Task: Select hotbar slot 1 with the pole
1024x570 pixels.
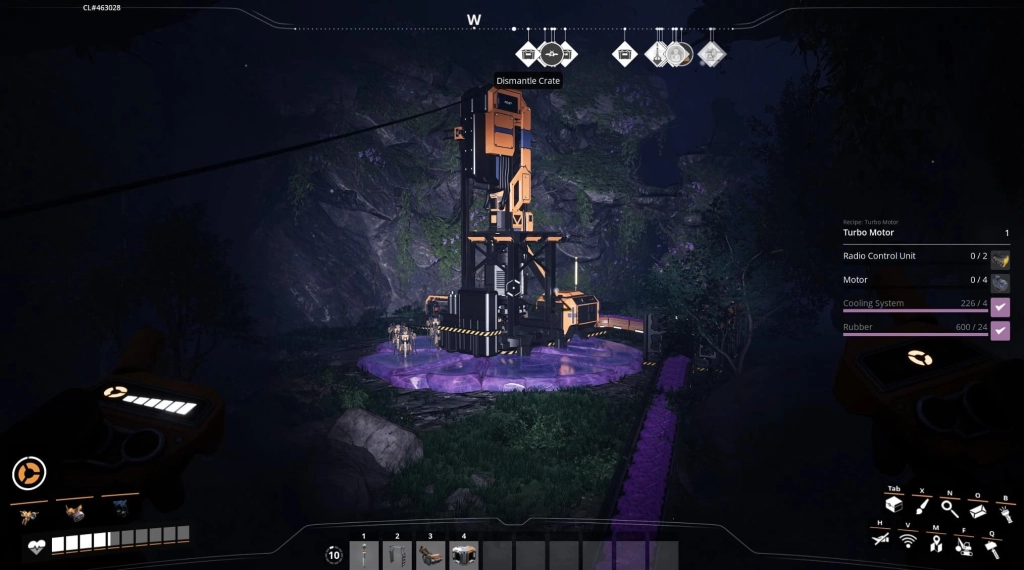Action: tap(365, 555)
